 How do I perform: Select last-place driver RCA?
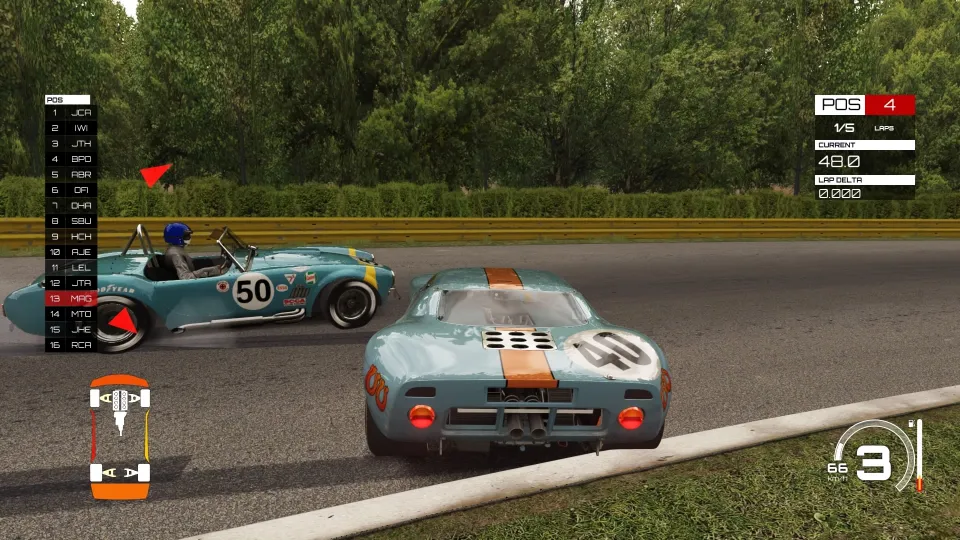[x=70, y=344]
